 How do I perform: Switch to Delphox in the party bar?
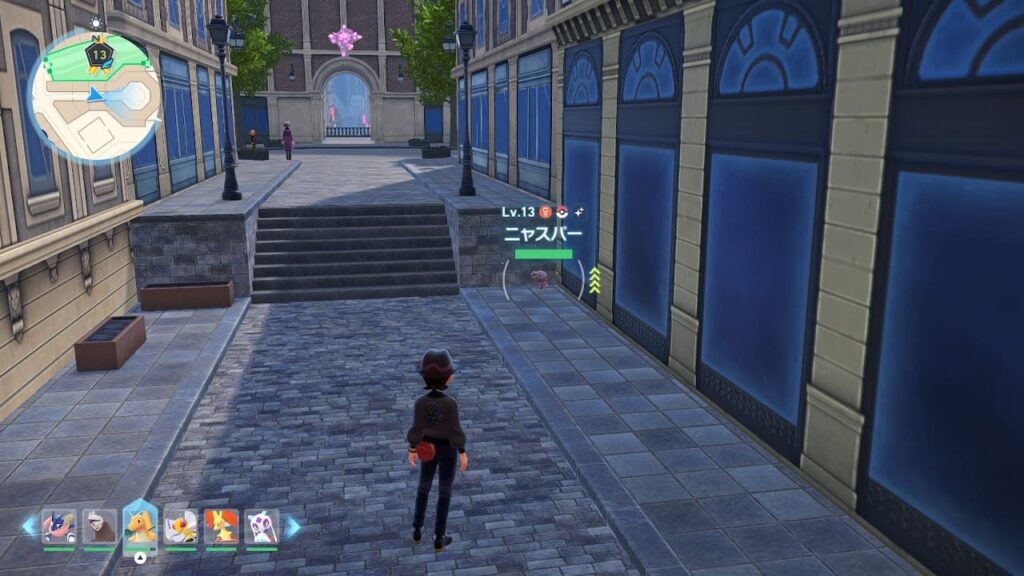[x=221, y=526]
